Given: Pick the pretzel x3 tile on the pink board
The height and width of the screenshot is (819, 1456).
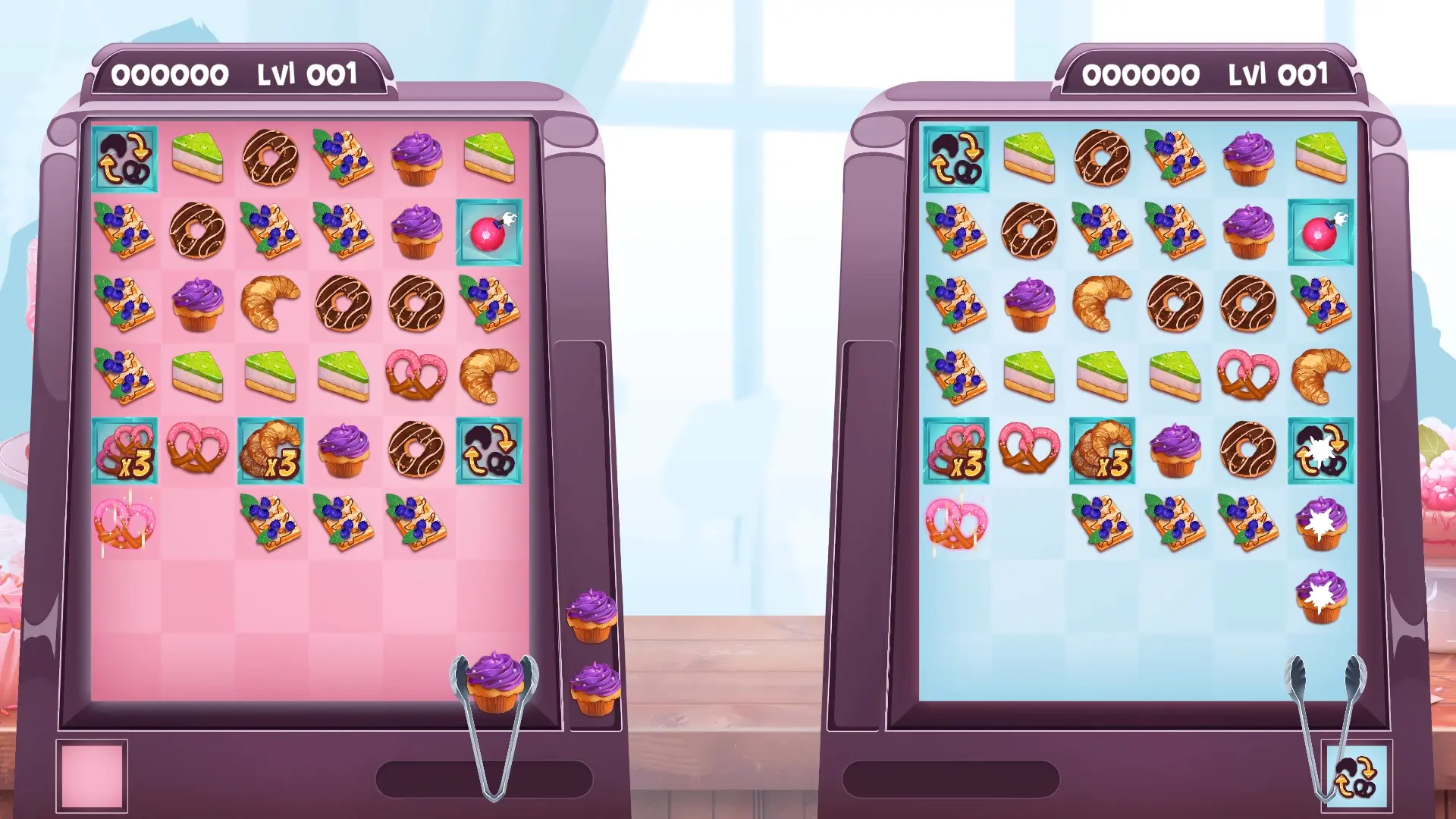Looking at the screenshot, I should 124,451.
